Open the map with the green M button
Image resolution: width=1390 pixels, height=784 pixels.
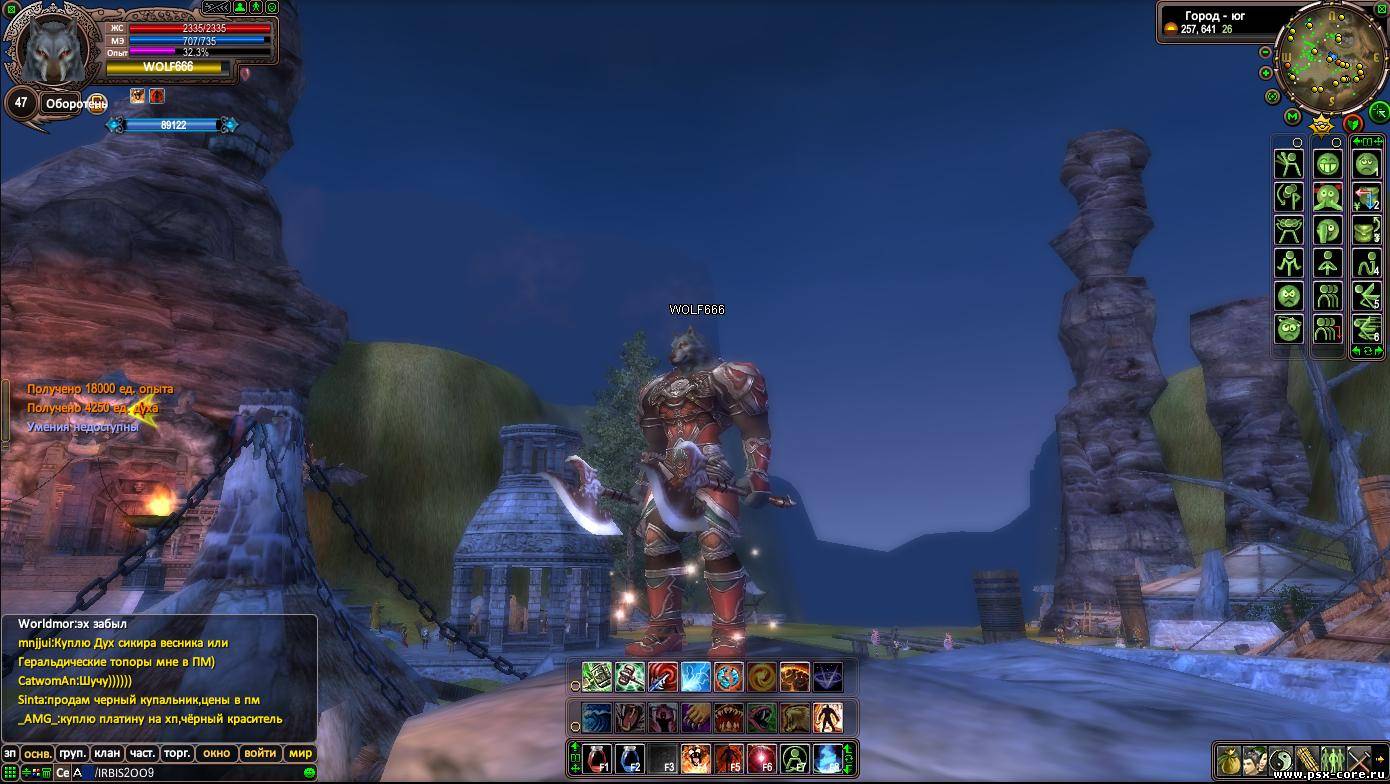pyautogui.click(x=1292, y=117)
